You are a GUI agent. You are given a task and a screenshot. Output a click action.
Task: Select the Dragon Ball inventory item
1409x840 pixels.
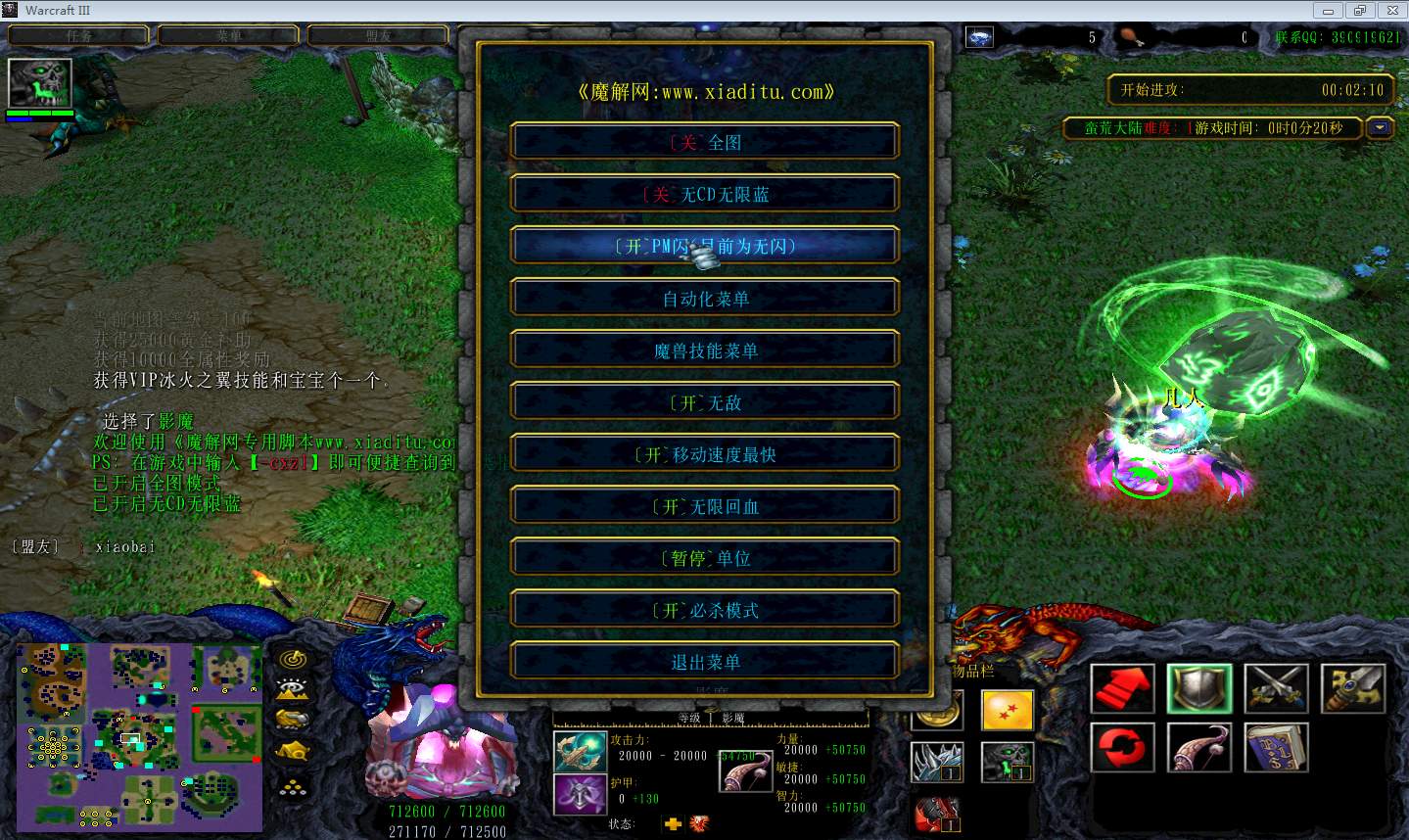[x=1008, y=711]
